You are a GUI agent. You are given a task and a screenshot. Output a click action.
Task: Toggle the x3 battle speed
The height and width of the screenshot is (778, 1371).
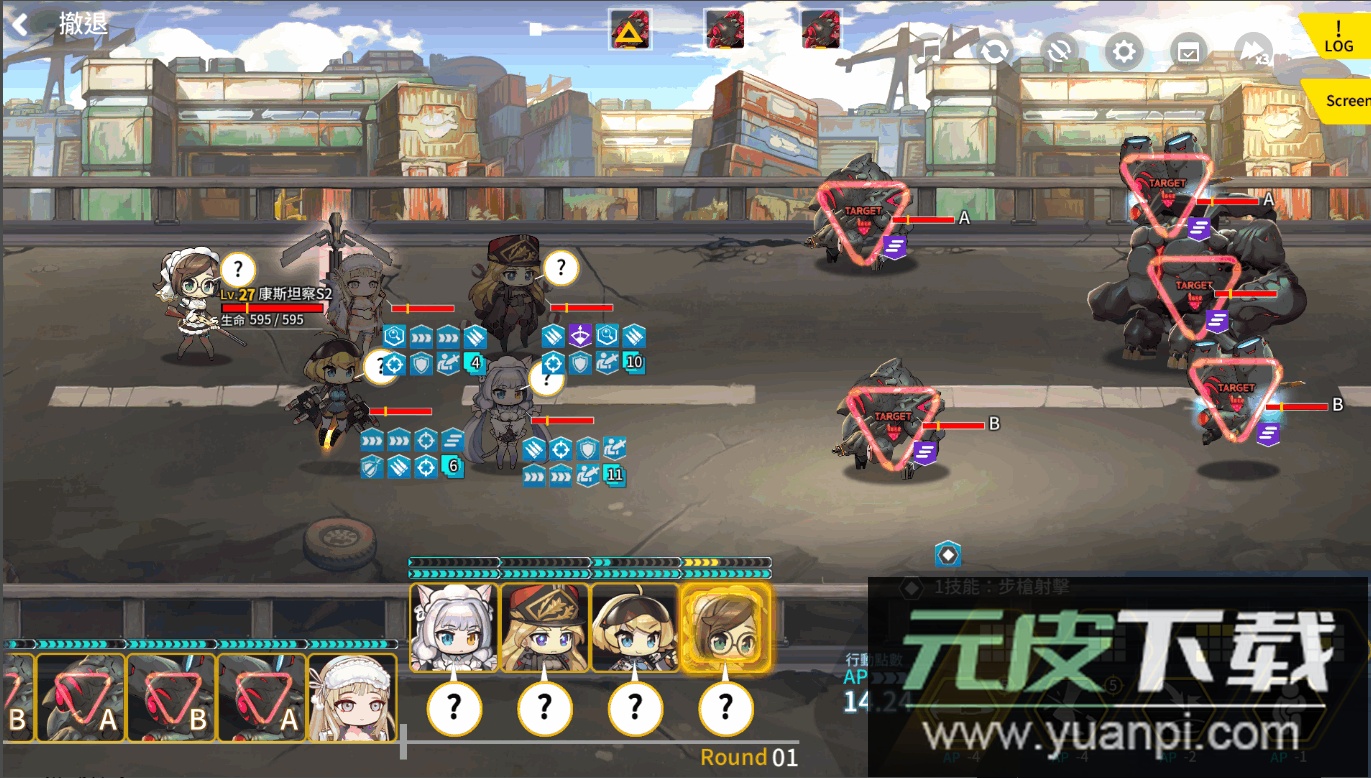[1252, 50]
